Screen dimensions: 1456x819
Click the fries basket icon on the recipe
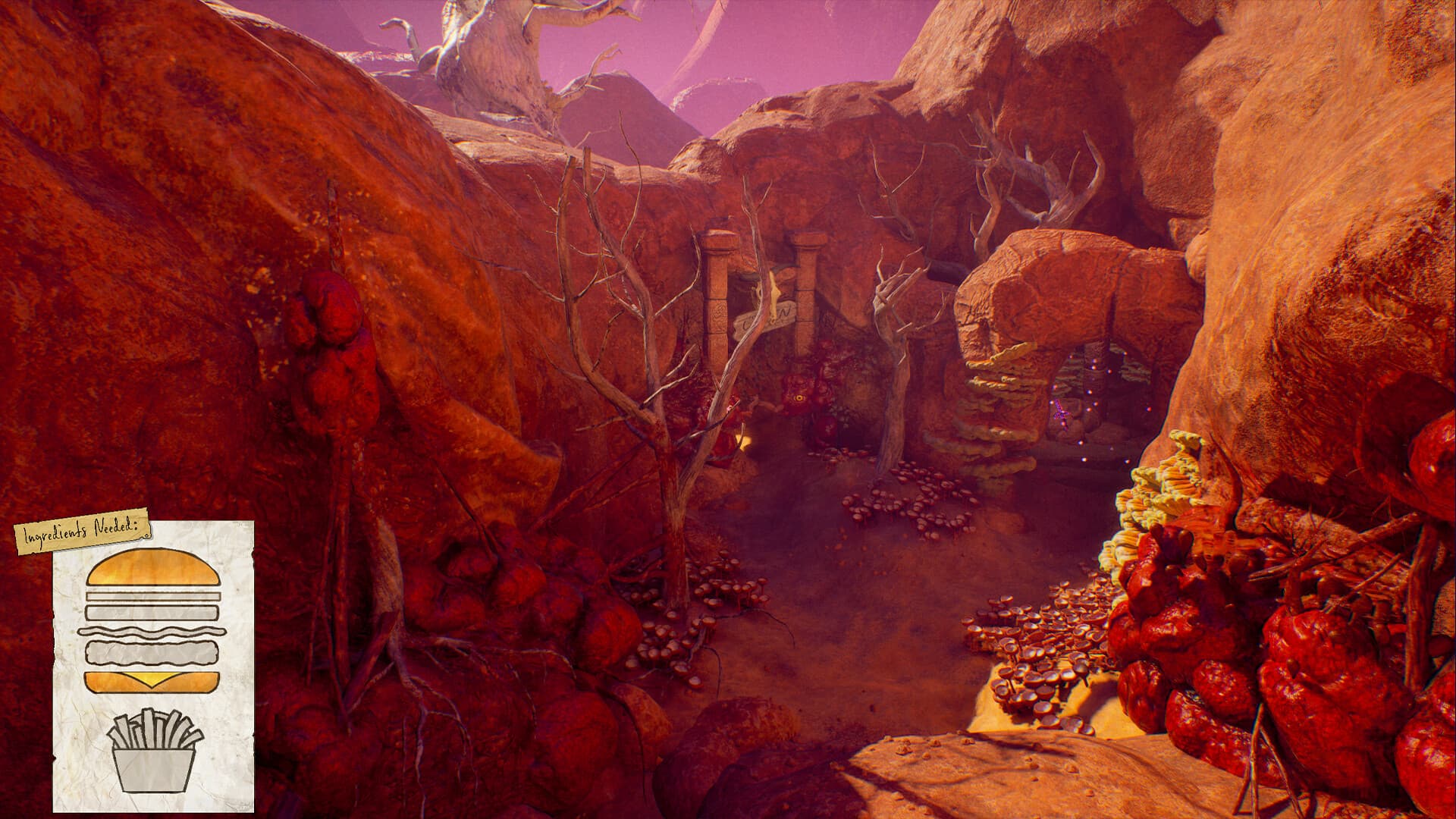click(x=152, y=751)
